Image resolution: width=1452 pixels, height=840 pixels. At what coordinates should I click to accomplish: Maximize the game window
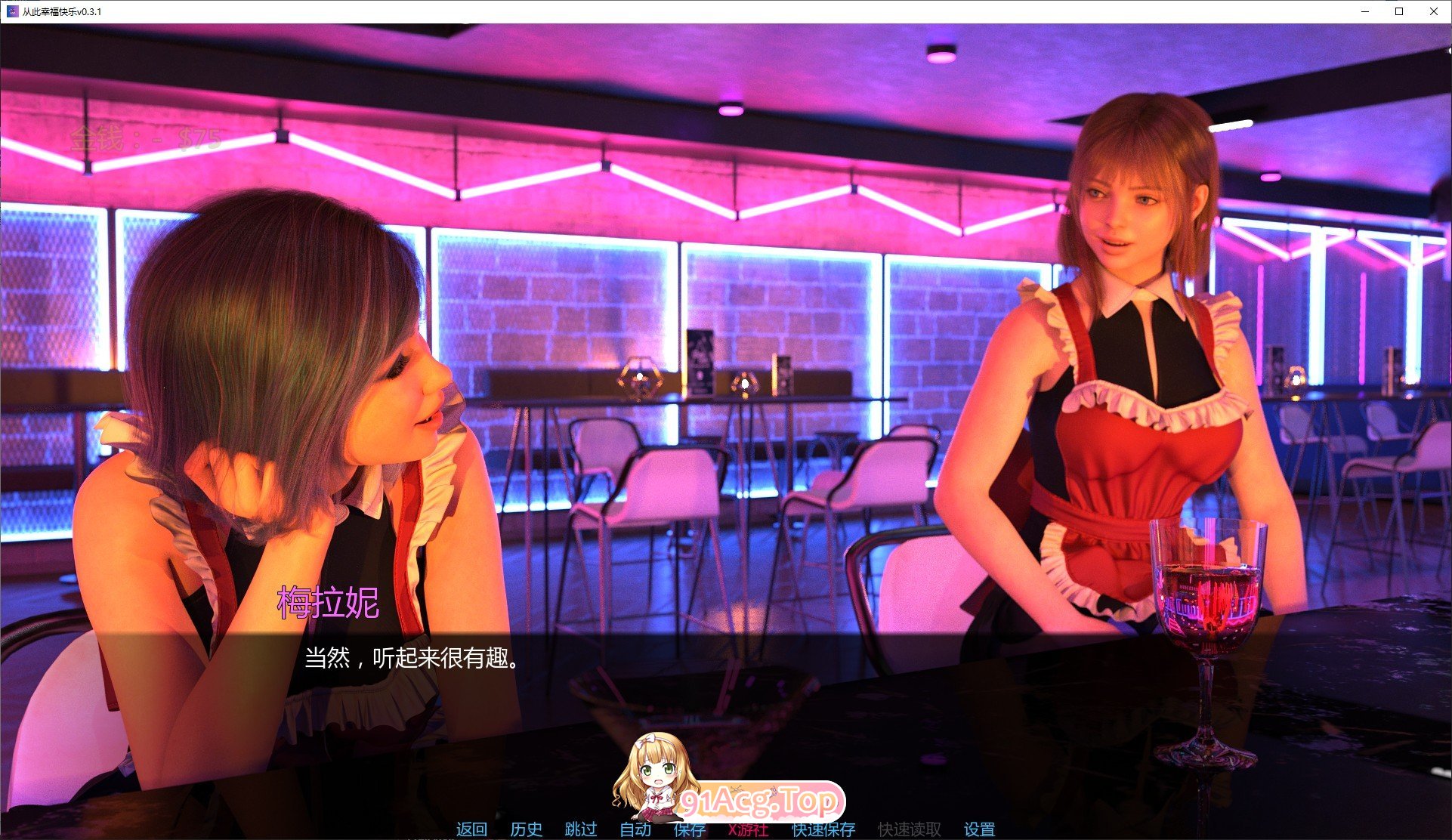[x=1398, y=11]
